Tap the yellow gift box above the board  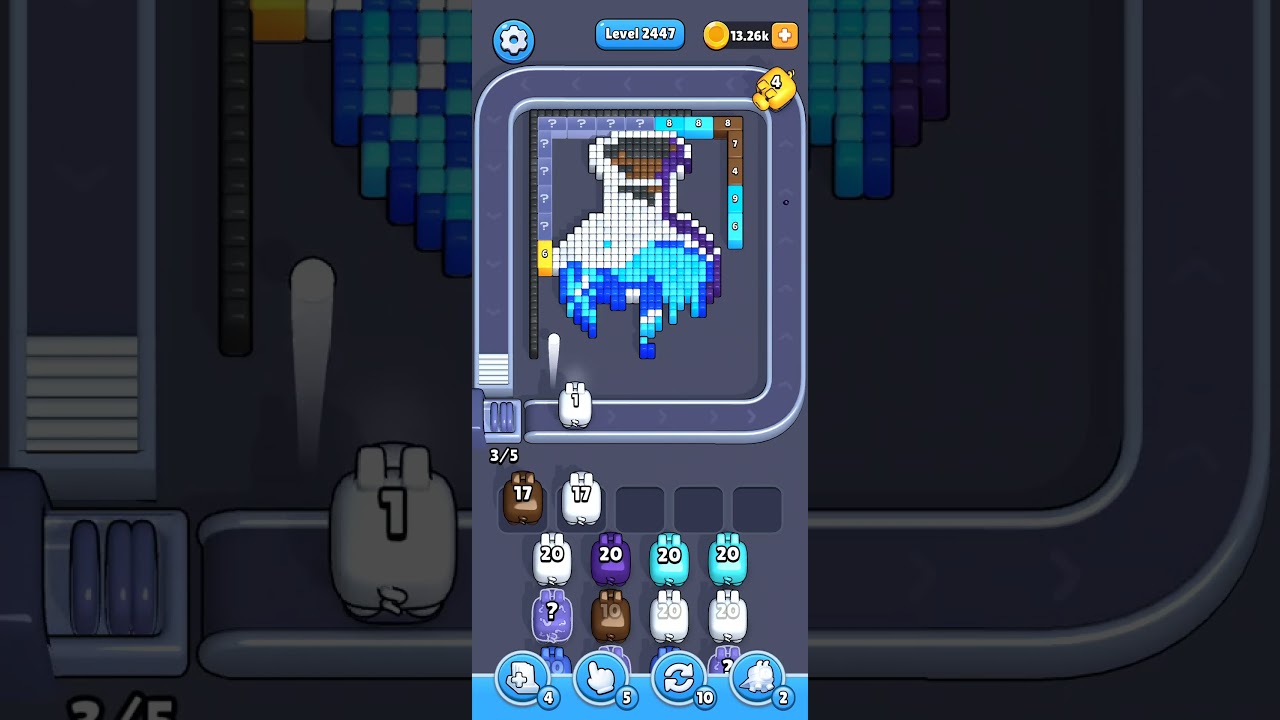(776, 89)
